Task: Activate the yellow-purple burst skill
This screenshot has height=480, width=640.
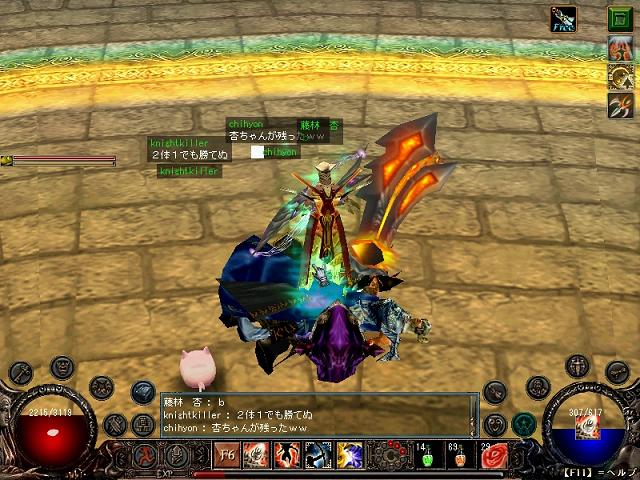Action: tap(349, 455)
